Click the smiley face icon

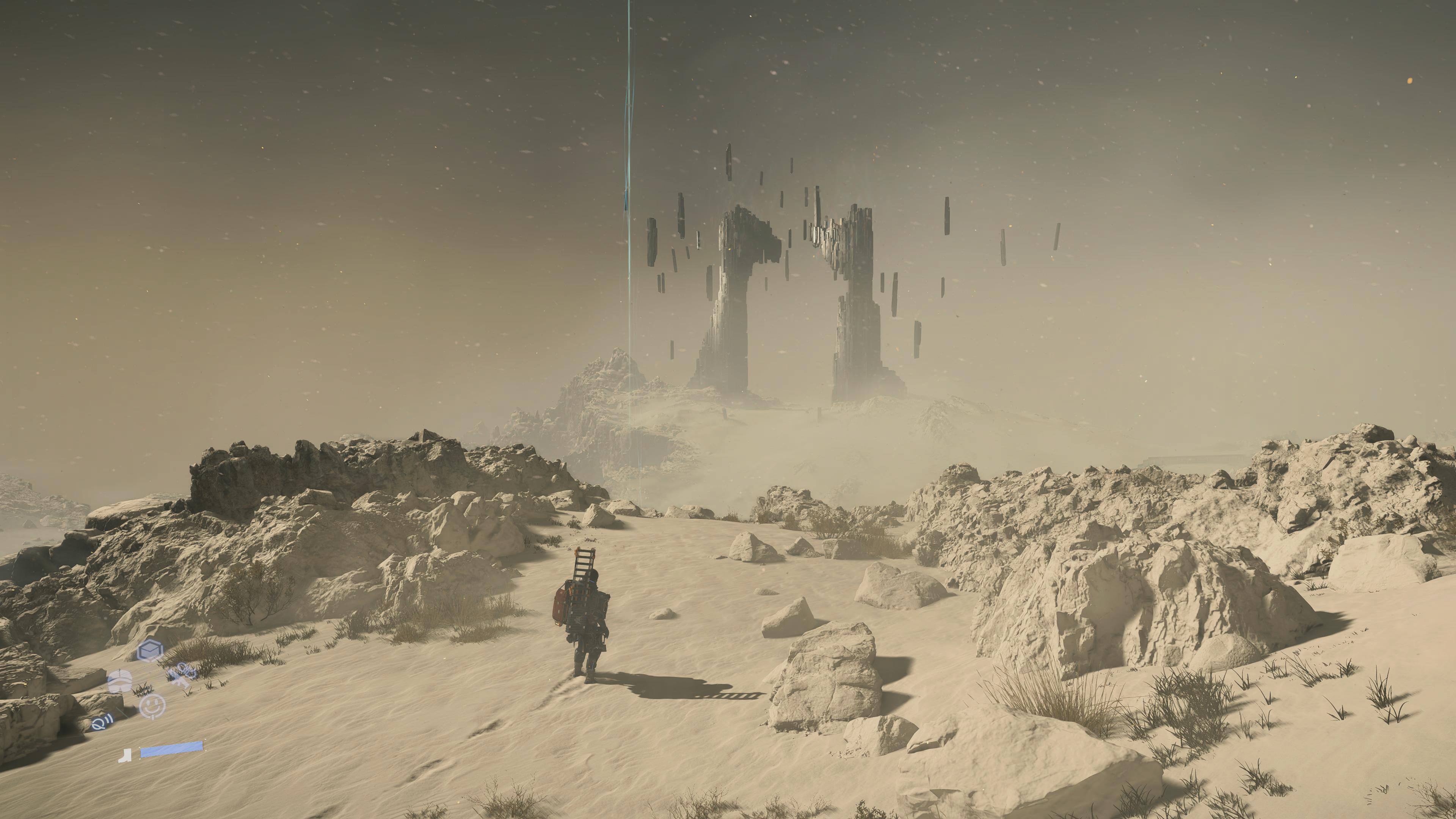pos(152,706)
